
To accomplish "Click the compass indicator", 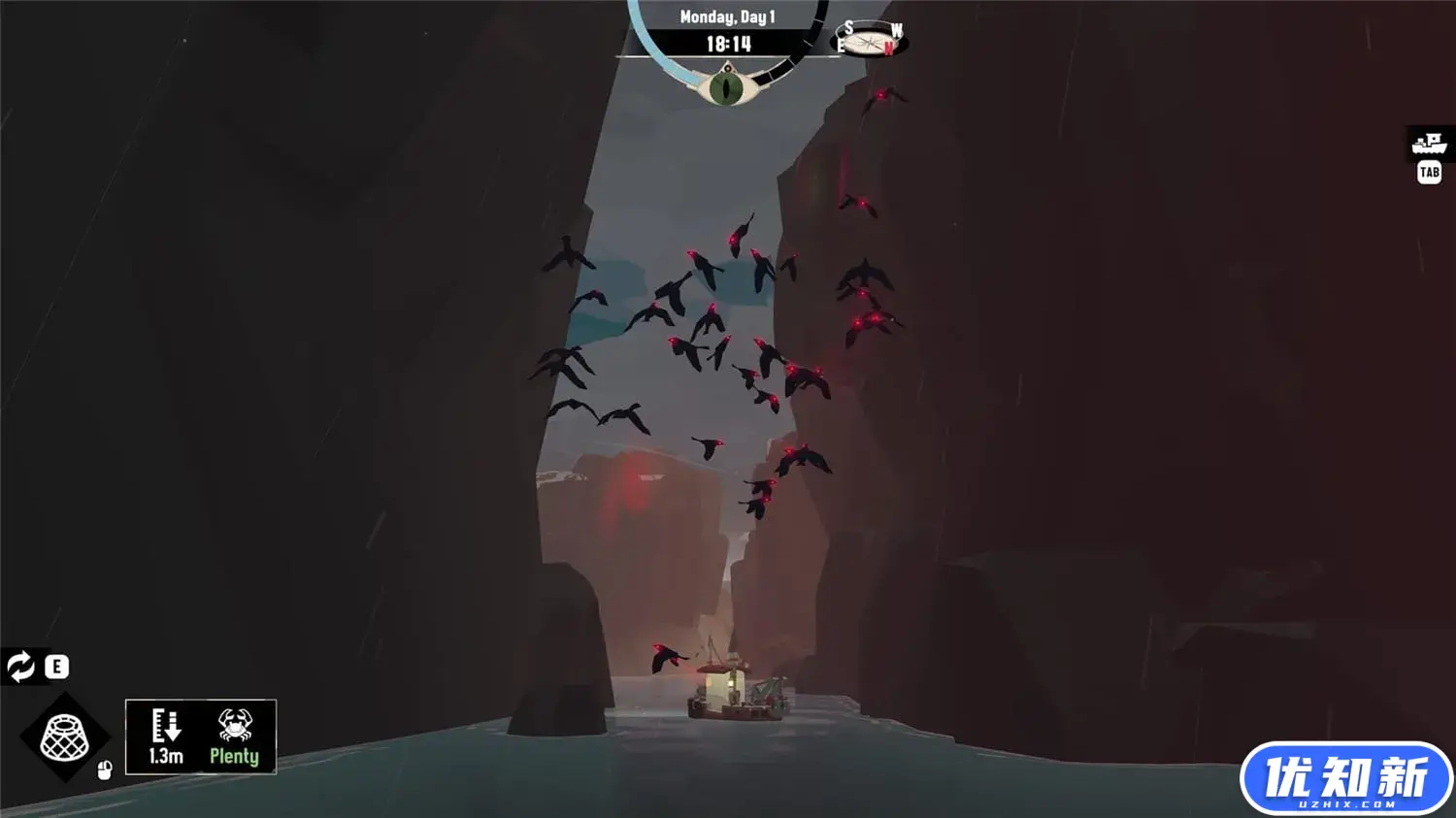I will tap(870, 41).
